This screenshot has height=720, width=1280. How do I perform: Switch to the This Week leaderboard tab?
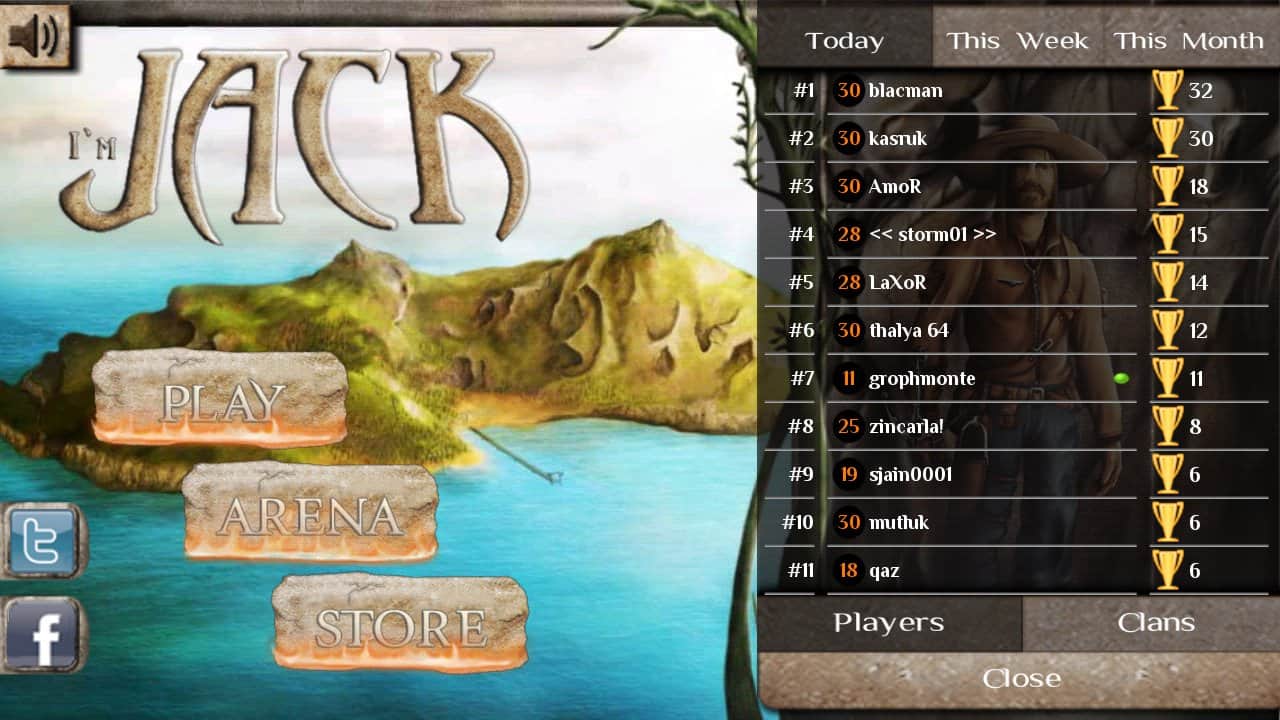(x=1017, y=41)
